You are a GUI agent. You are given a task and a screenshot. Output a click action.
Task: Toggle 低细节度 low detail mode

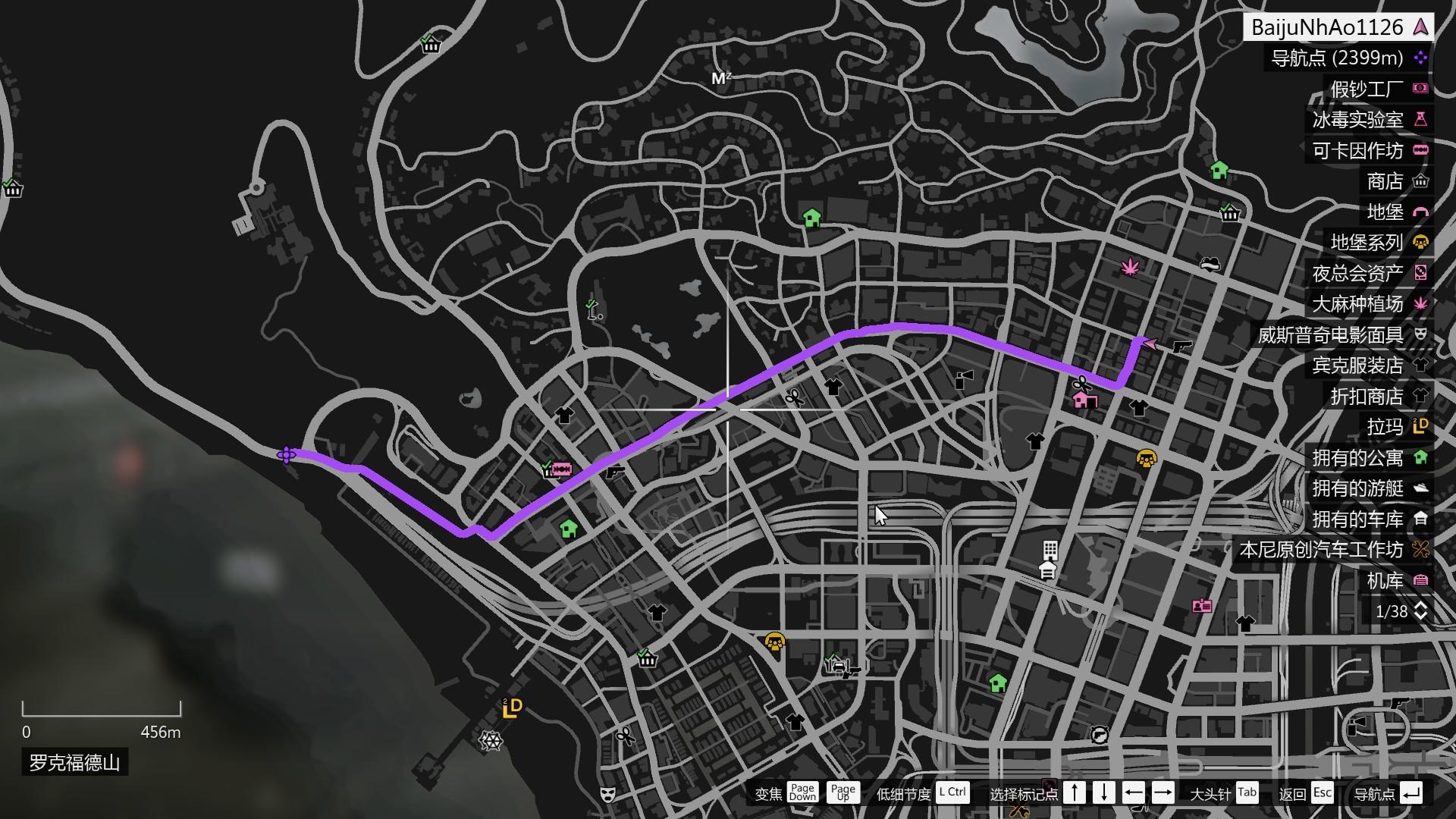click(x=952, y=793)
